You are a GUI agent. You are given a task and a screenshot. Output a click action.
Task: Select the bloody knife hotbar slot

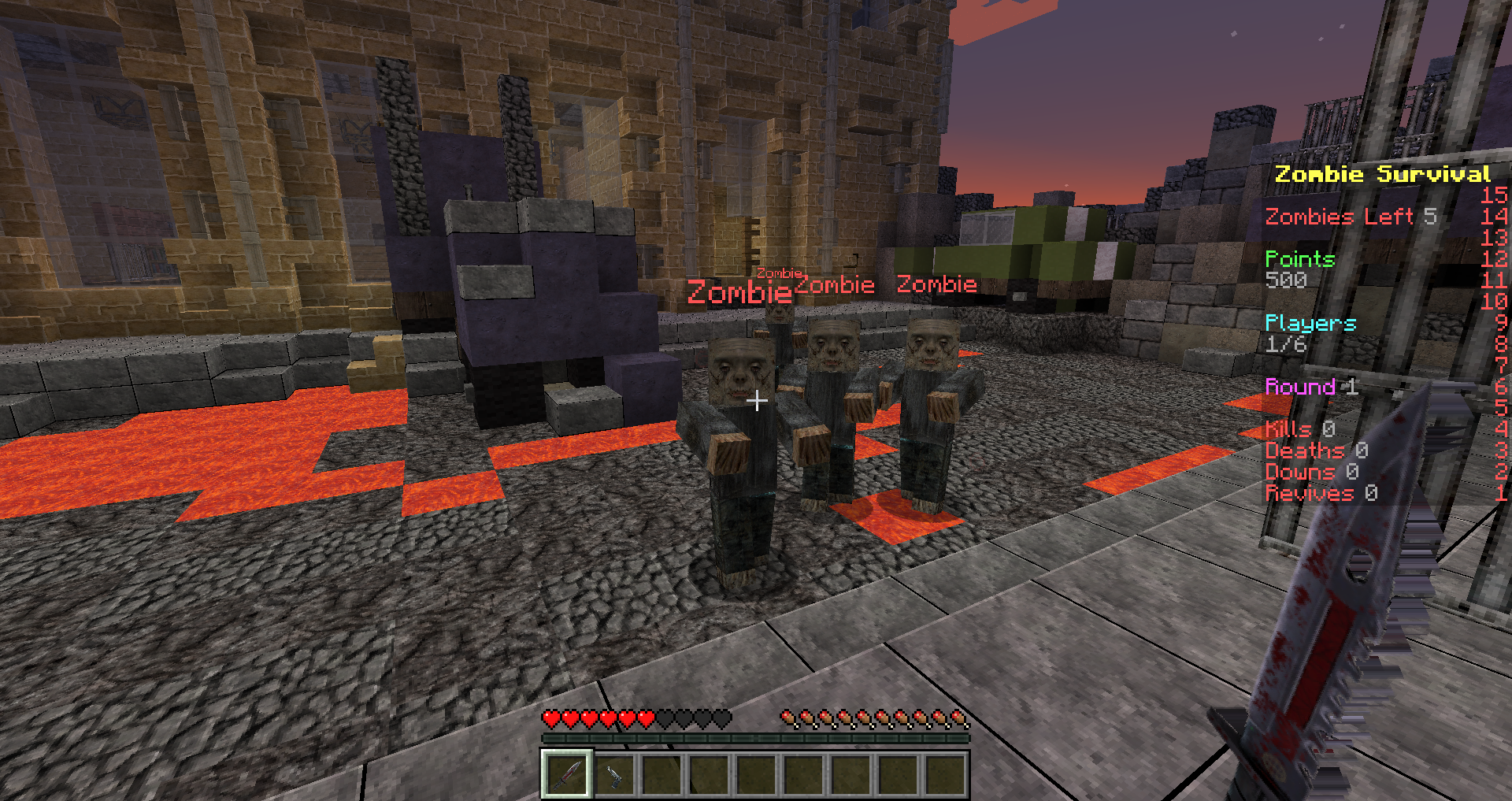566,774
